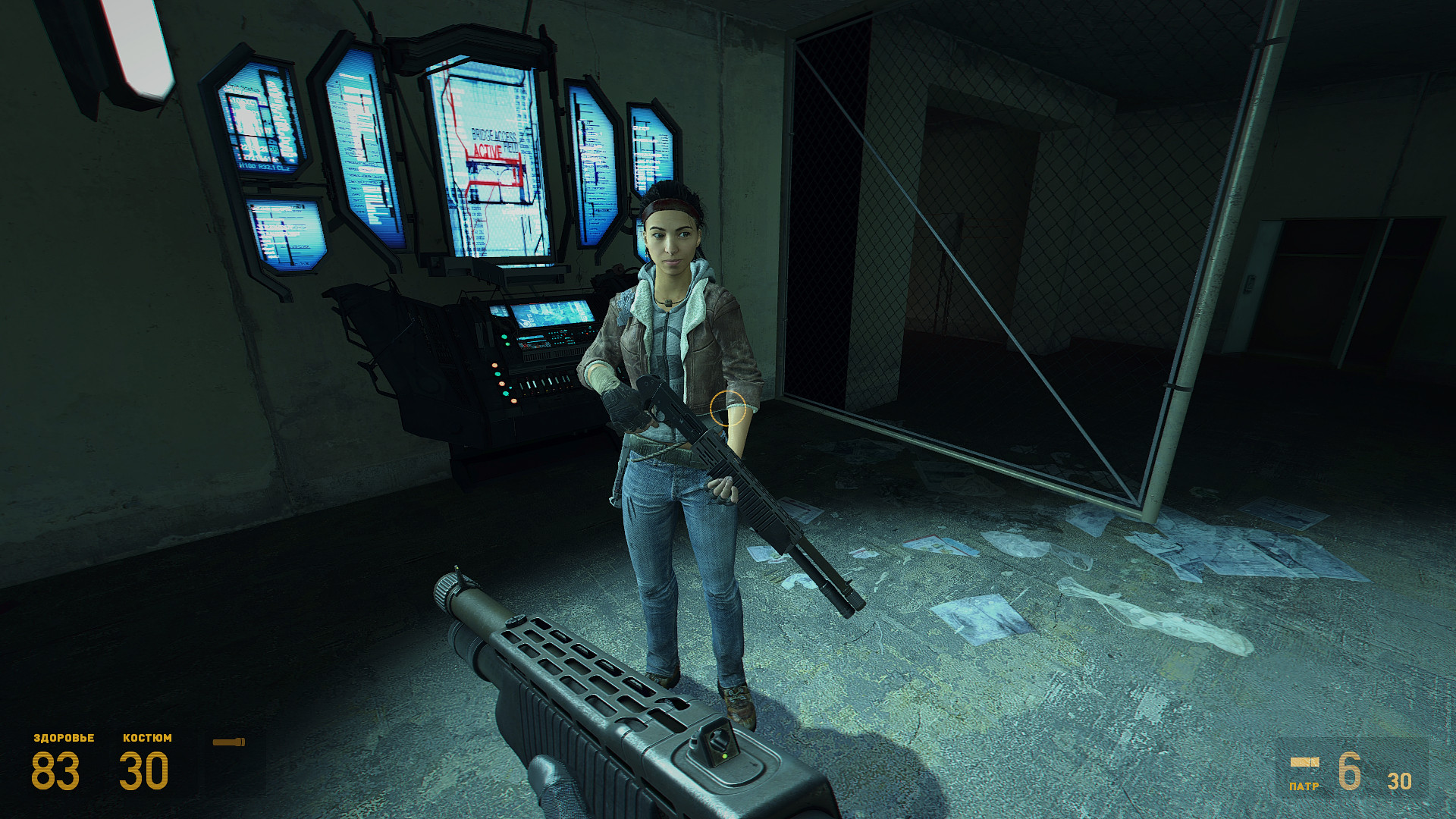This screenshot has width=1456, height=819.
Task: Click the shotgun shell ammo icon
Action: (x=1304, y=763)
